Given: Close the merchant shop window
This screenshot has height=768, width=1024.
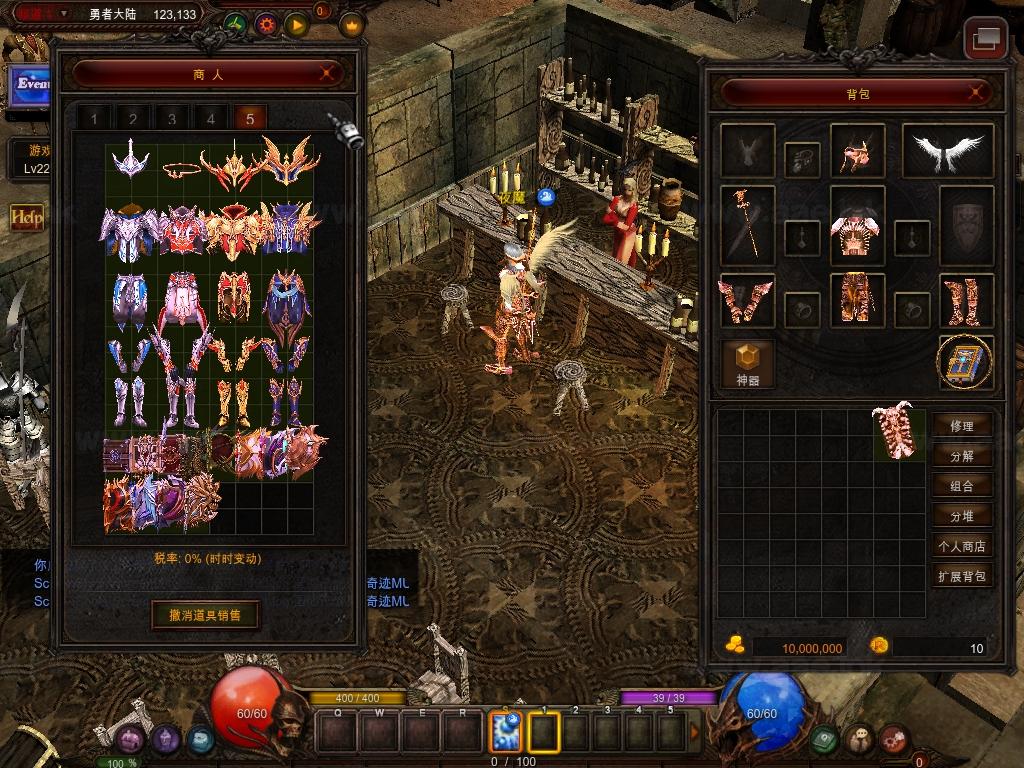Looking at the screenshot, I should (326, 73).
